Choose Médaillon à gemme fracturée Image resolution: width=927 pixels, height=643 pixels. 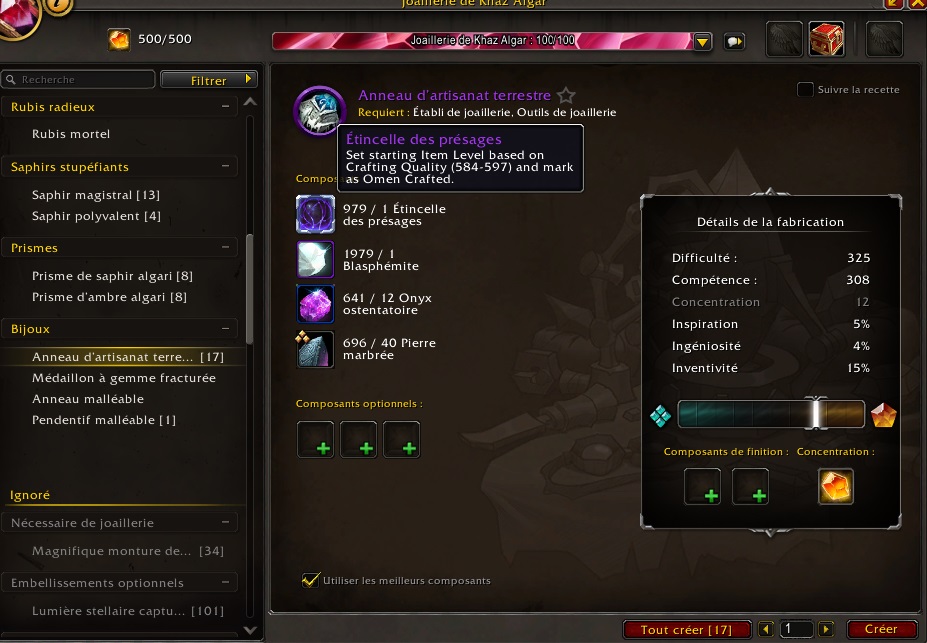click(x=123, y=378)
